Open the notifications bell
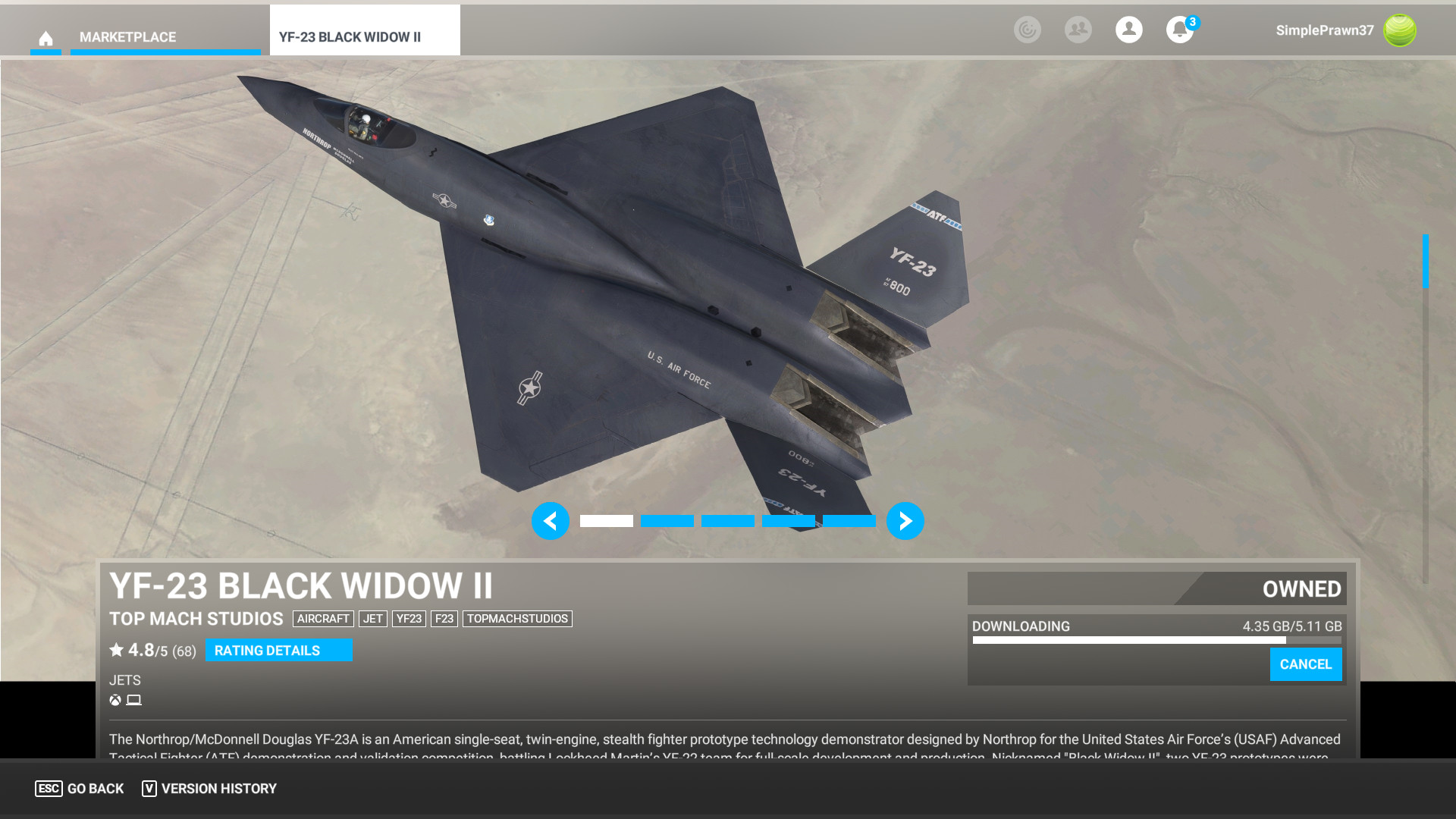Screen dimensions: 1456x819 click(x=1179, y=30)
